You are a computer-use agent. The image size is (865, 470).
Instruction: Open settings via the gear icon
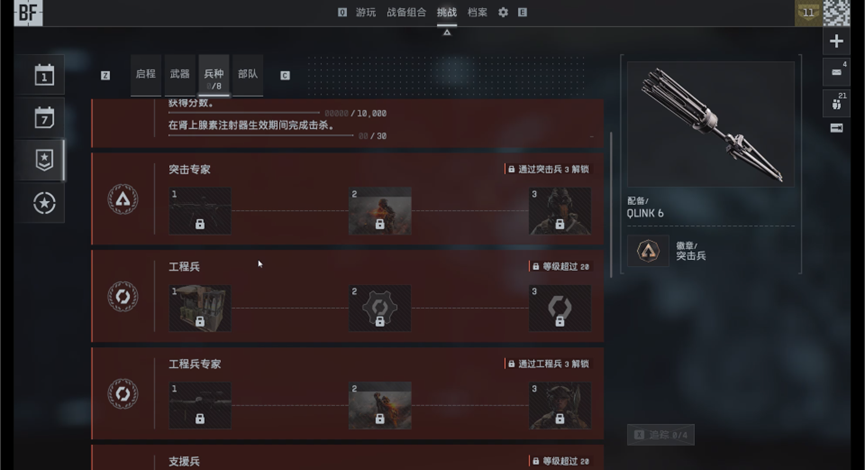pyautogui.click(x=503, y=12)
